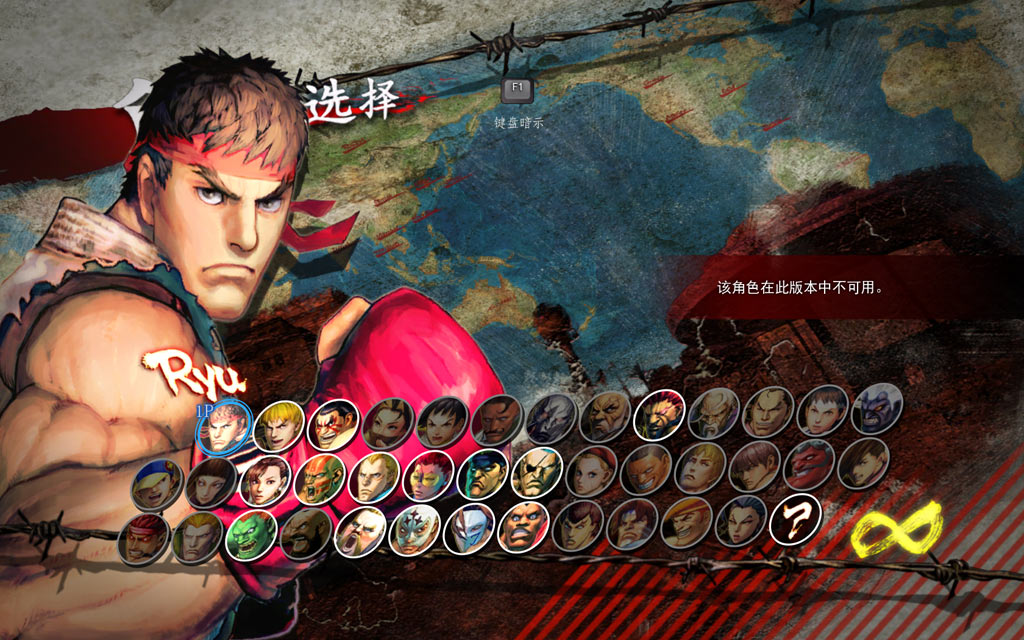
Task: Choose M. Bison in blue cap
Action: click(482, 475)
